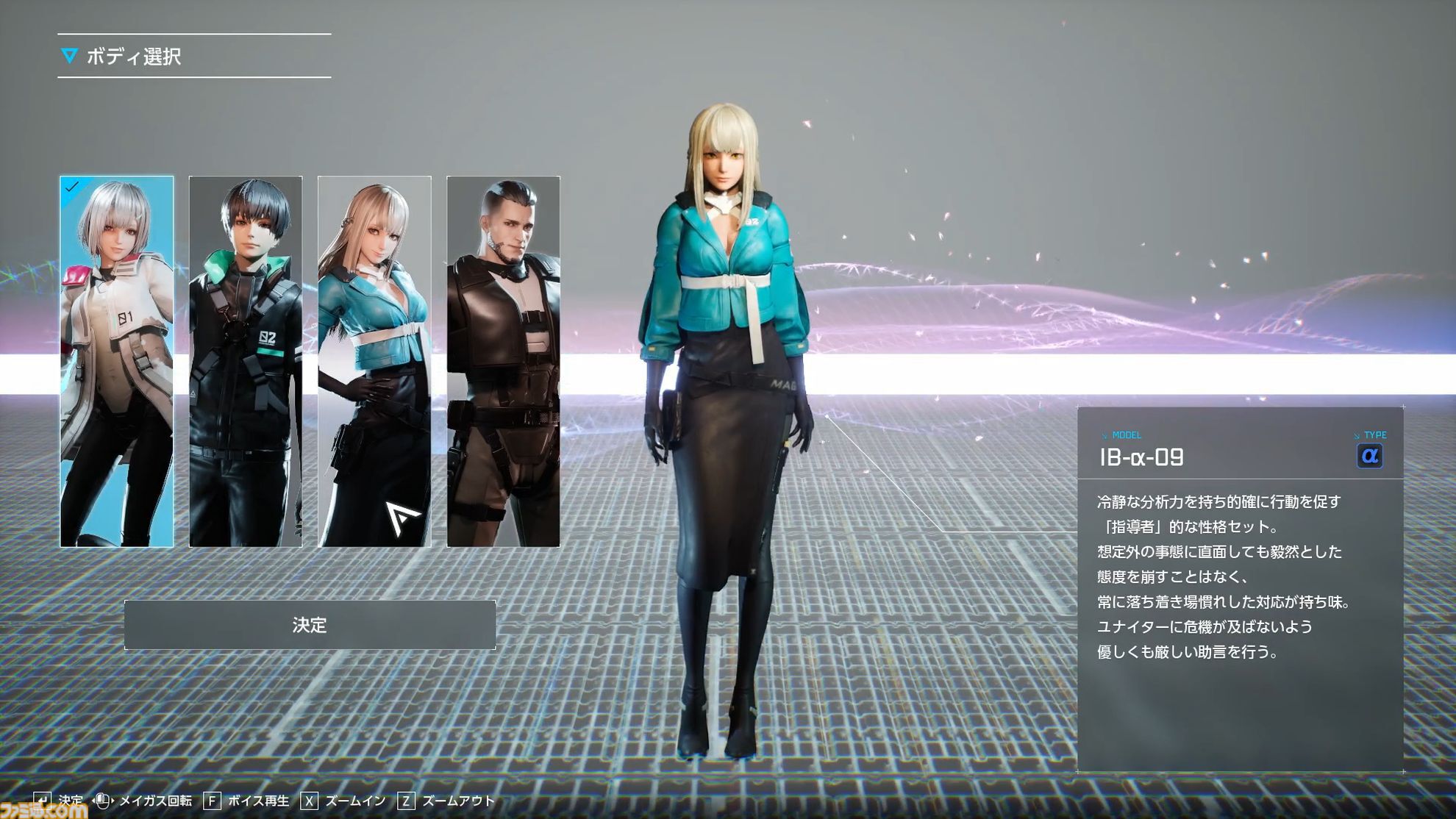Select ボイス再生 from the bottom bar
The image size is (1456, 819).
[x=257, y=800]
